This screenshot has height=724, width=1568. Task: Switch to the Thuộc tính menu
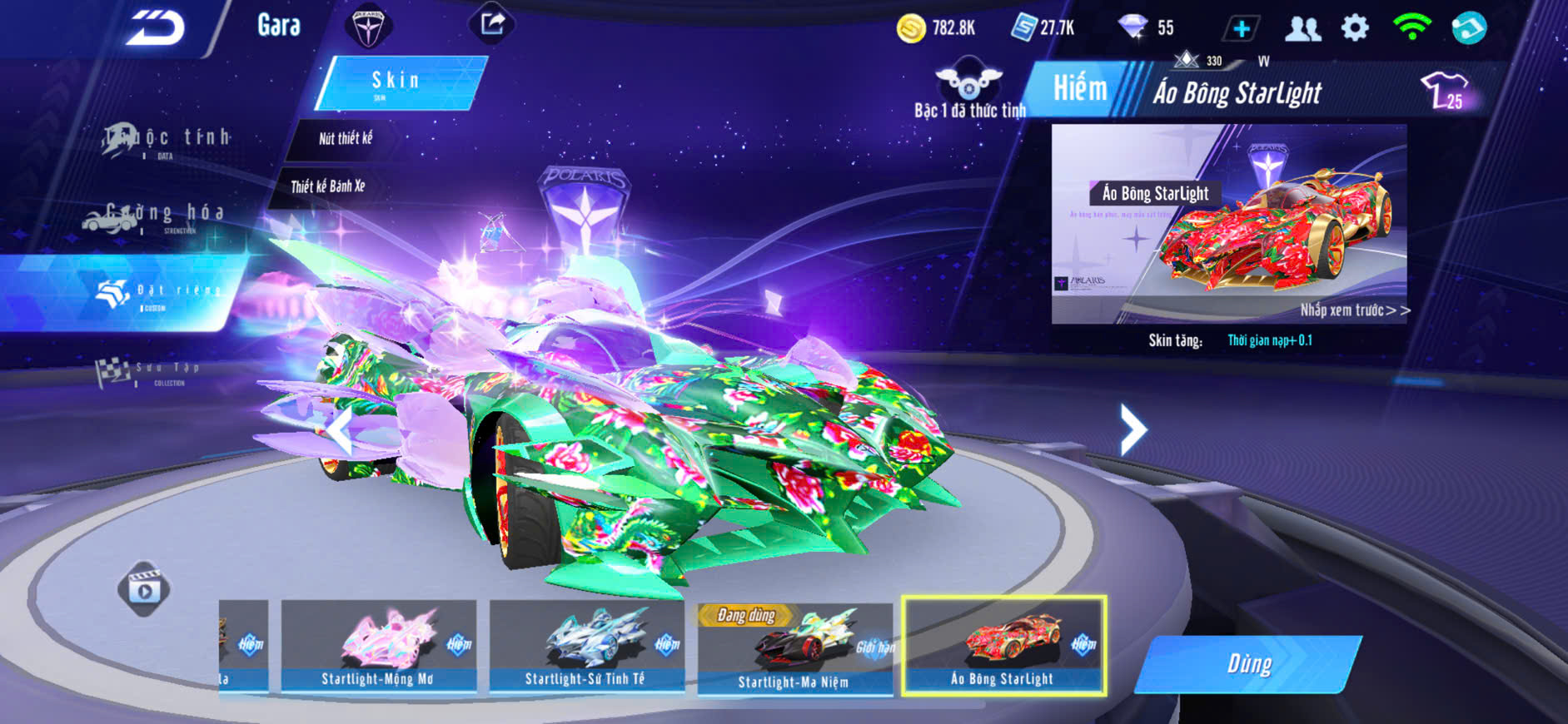167,139
